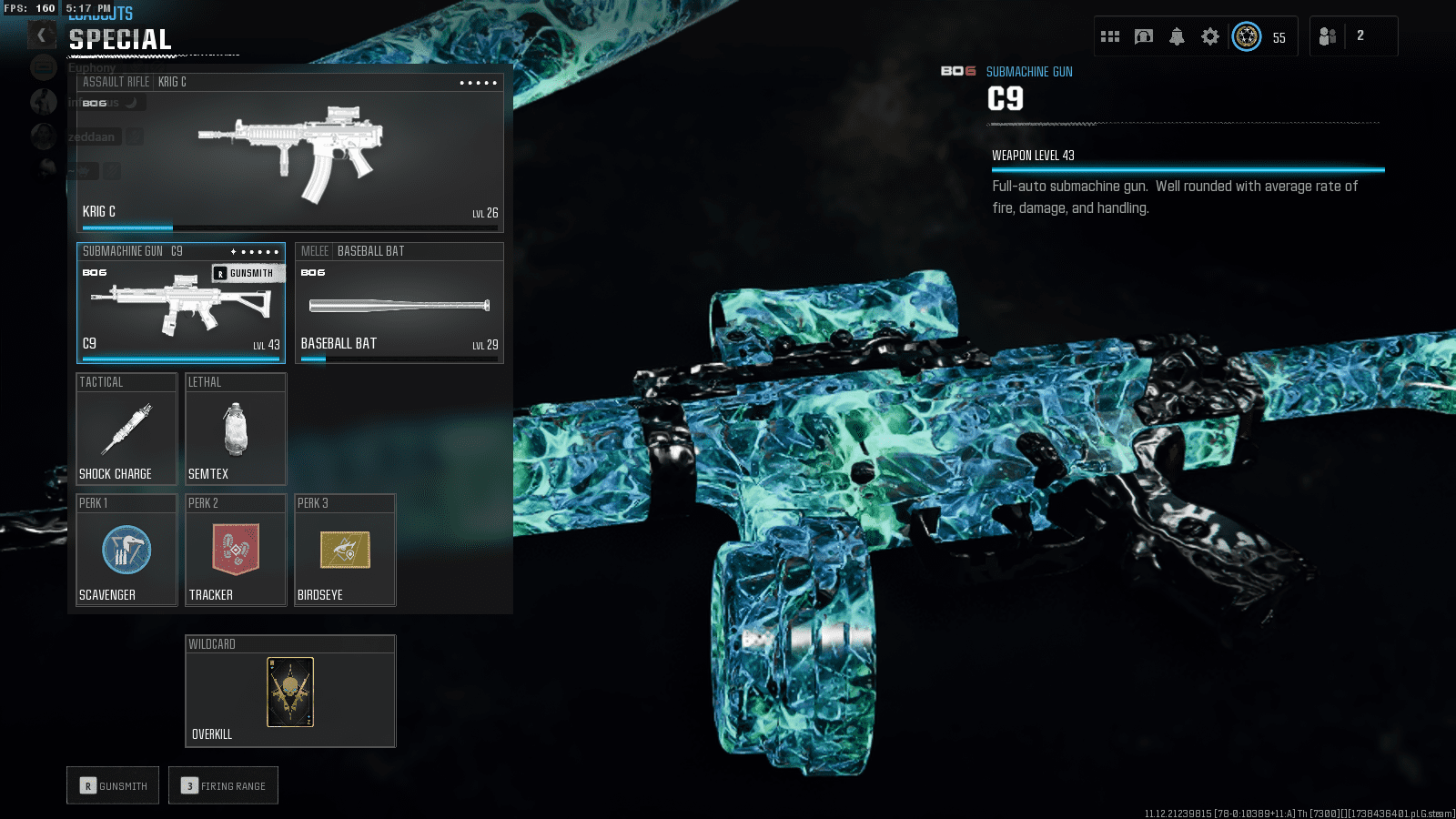Open the notifications bell

pyautogui.click(x=1177, y=36)
